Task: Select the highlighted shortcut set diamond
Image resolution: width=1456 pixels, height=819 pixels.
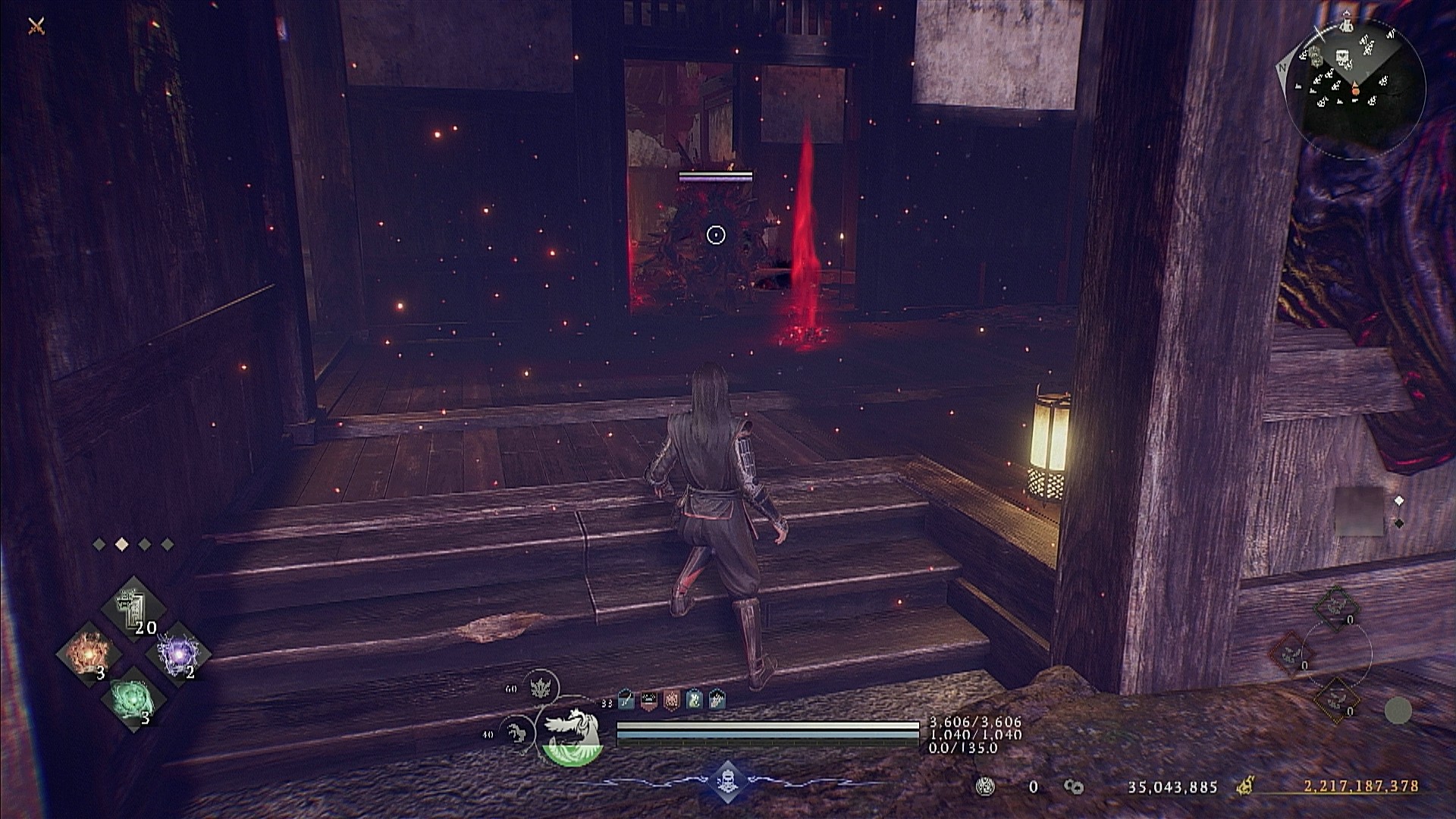Action: pyautogui.click(x=121, y=544)
